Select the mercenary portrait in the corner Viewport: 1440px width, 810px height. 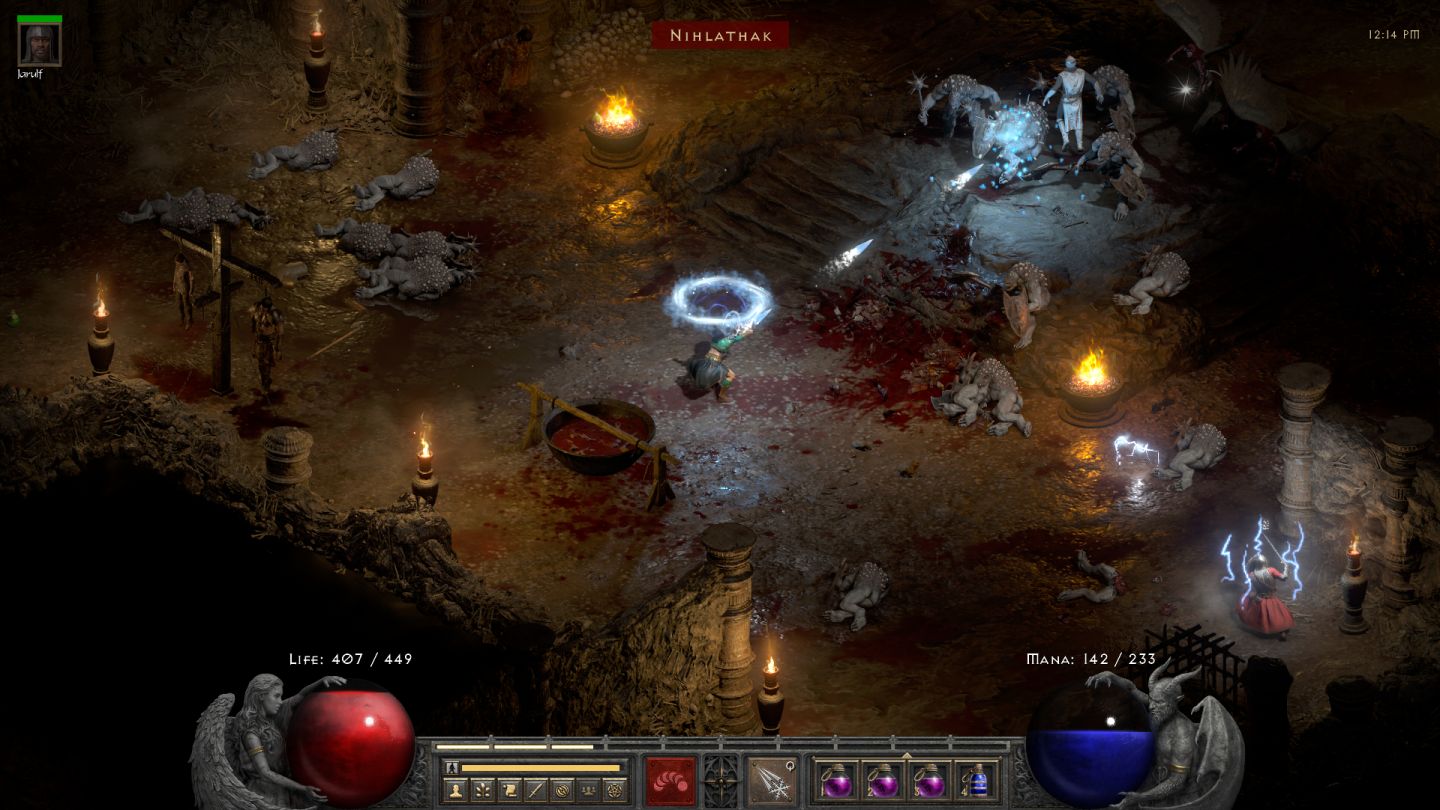[x=40, y=44]
